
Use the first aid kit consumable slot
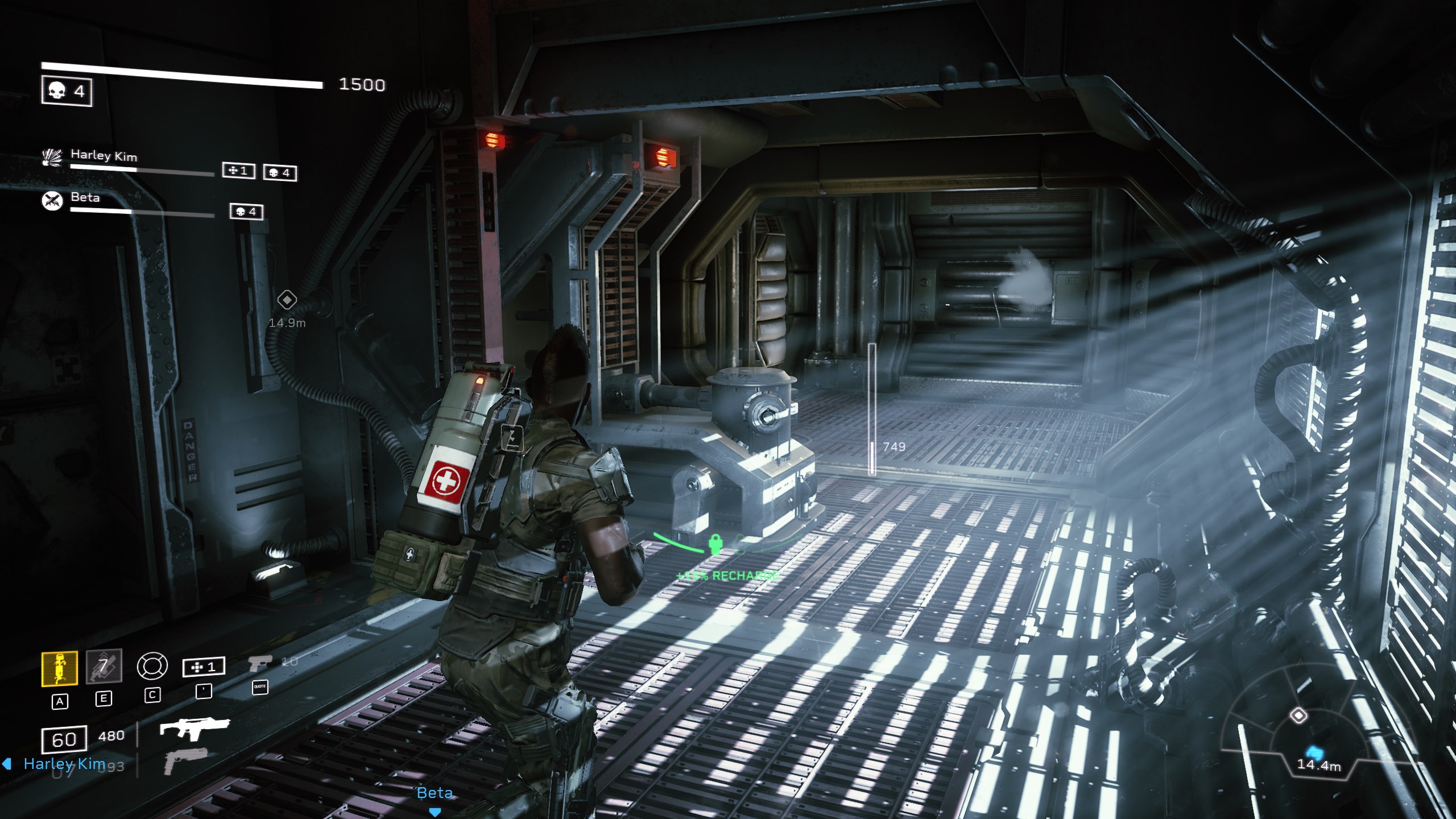[204, 667]
